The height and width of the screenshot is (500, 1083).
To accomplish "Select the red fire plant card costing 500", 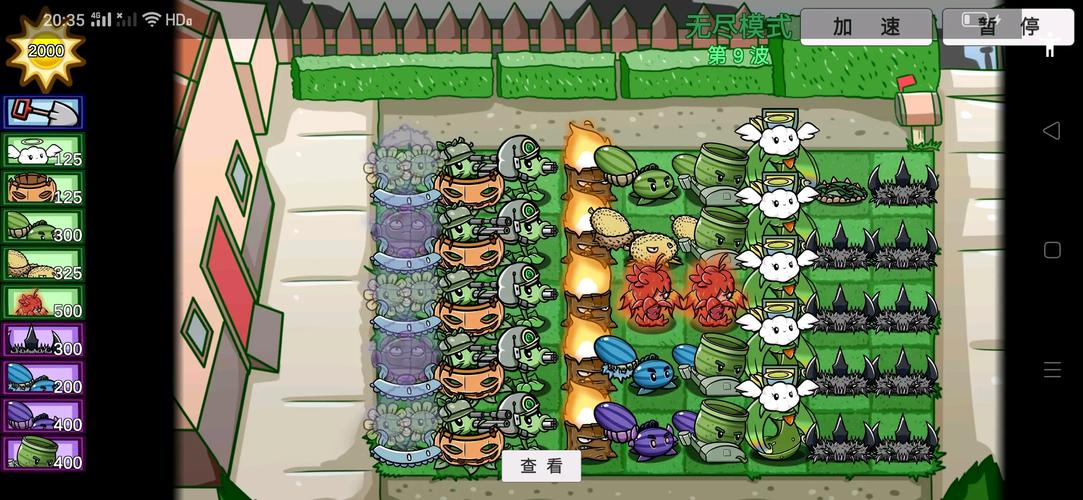I will pyautogui.click(x=43, y=303).
